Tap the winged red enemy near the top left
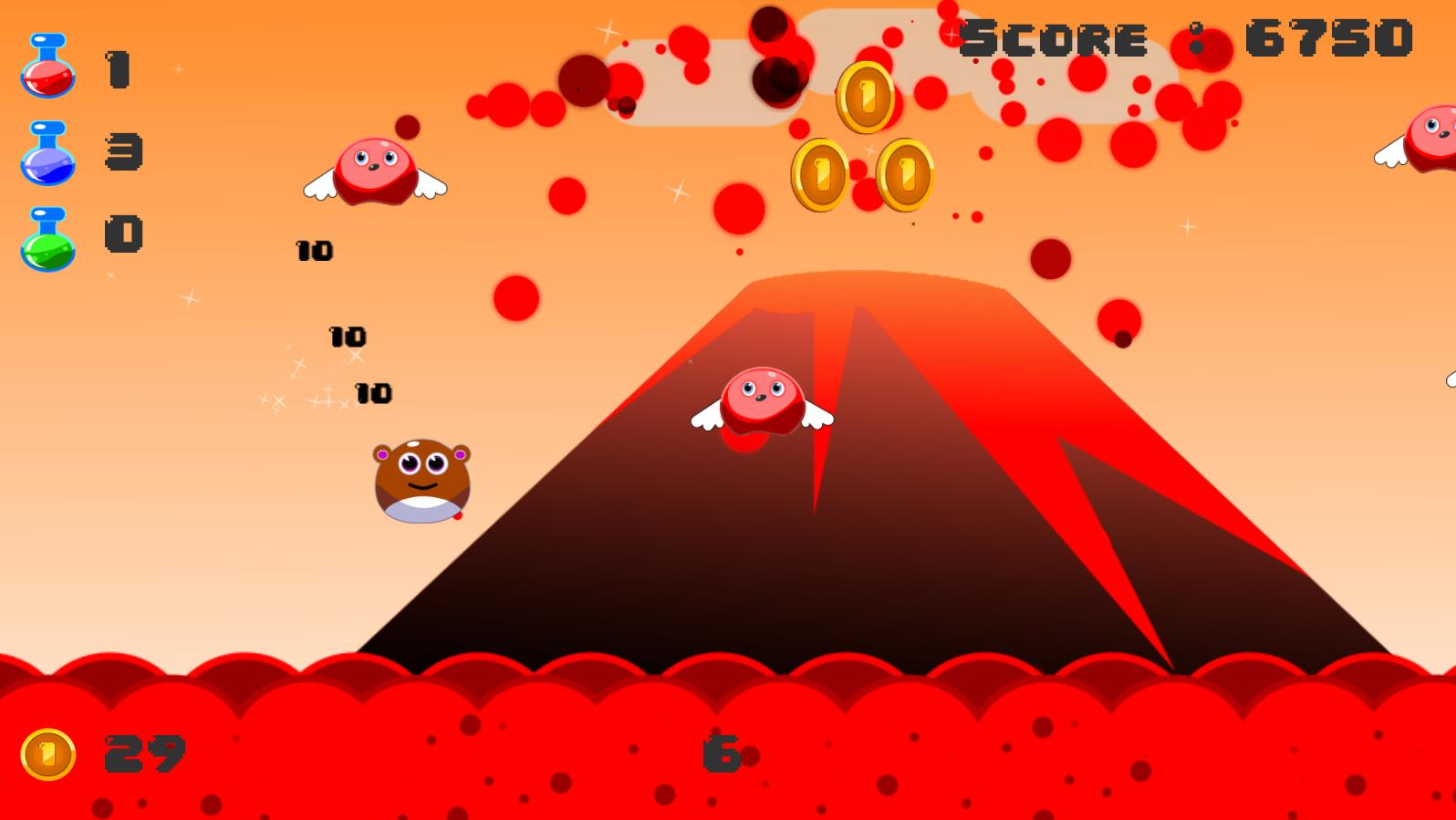Viewport: 1456px width, 820px height. point(374,169)
